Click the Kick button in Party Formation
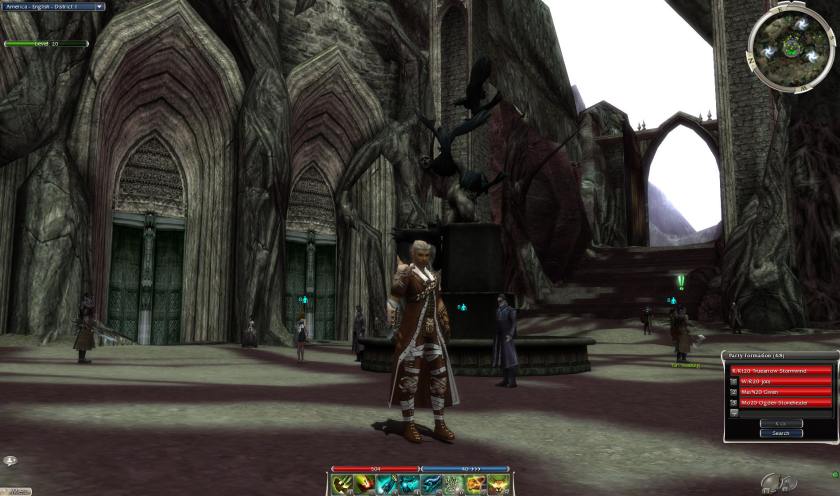 780,423
